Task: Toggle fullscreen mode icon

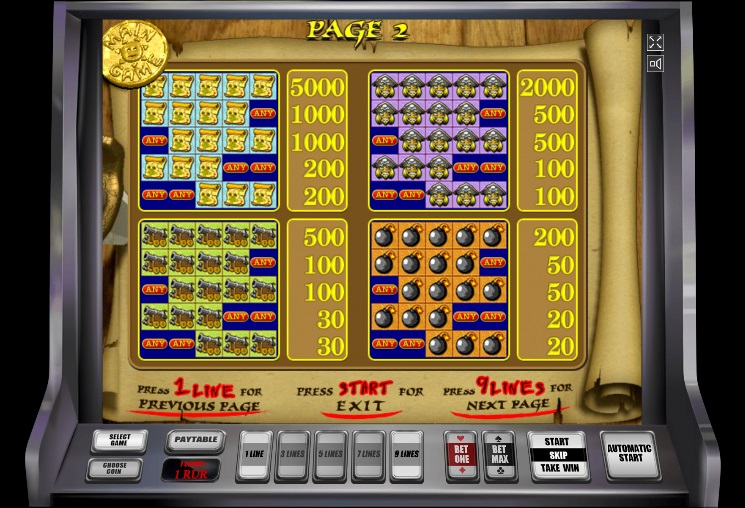Action: 655,42
